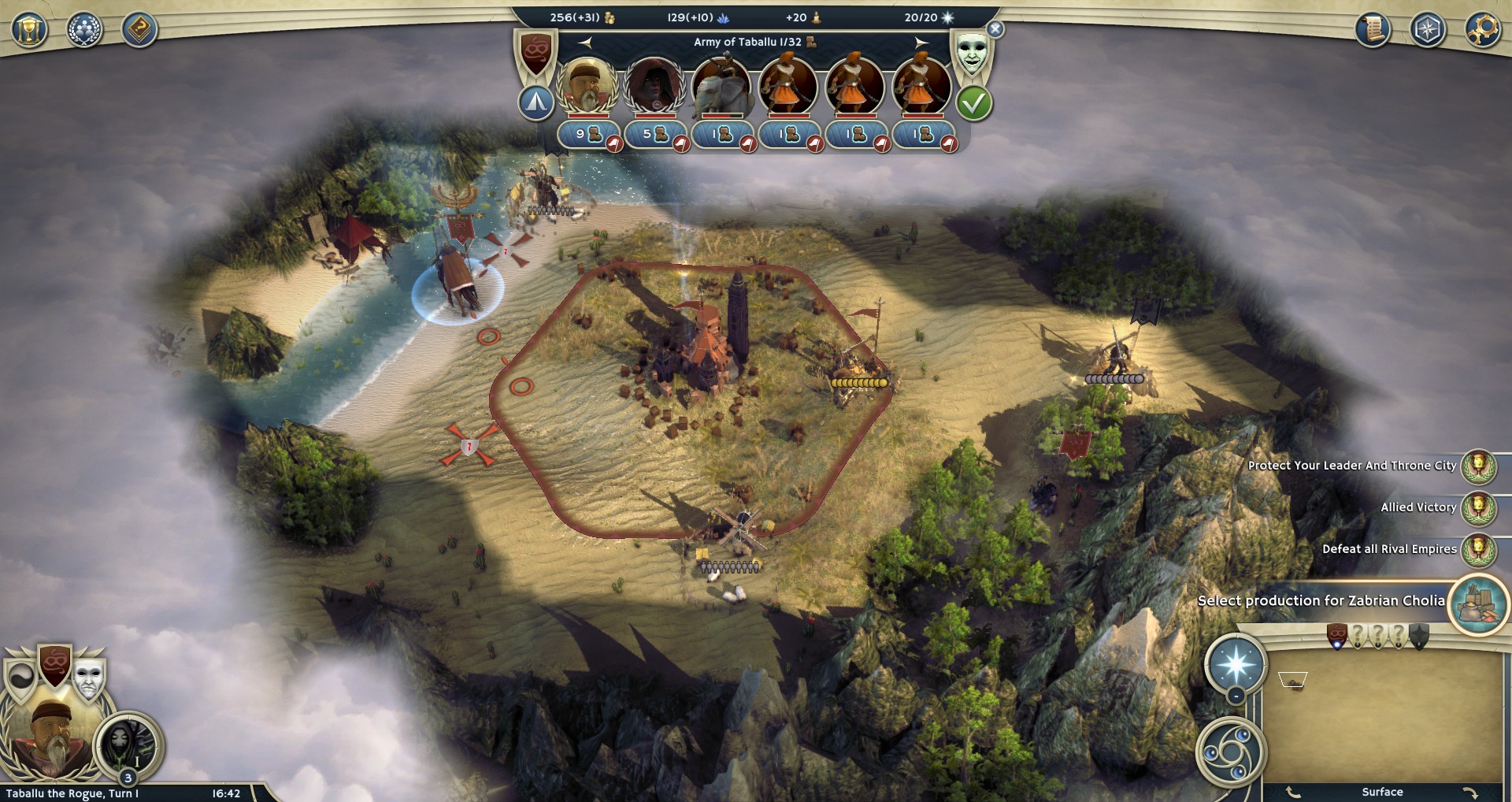Click the blue tent guard button

pos(536,102)
